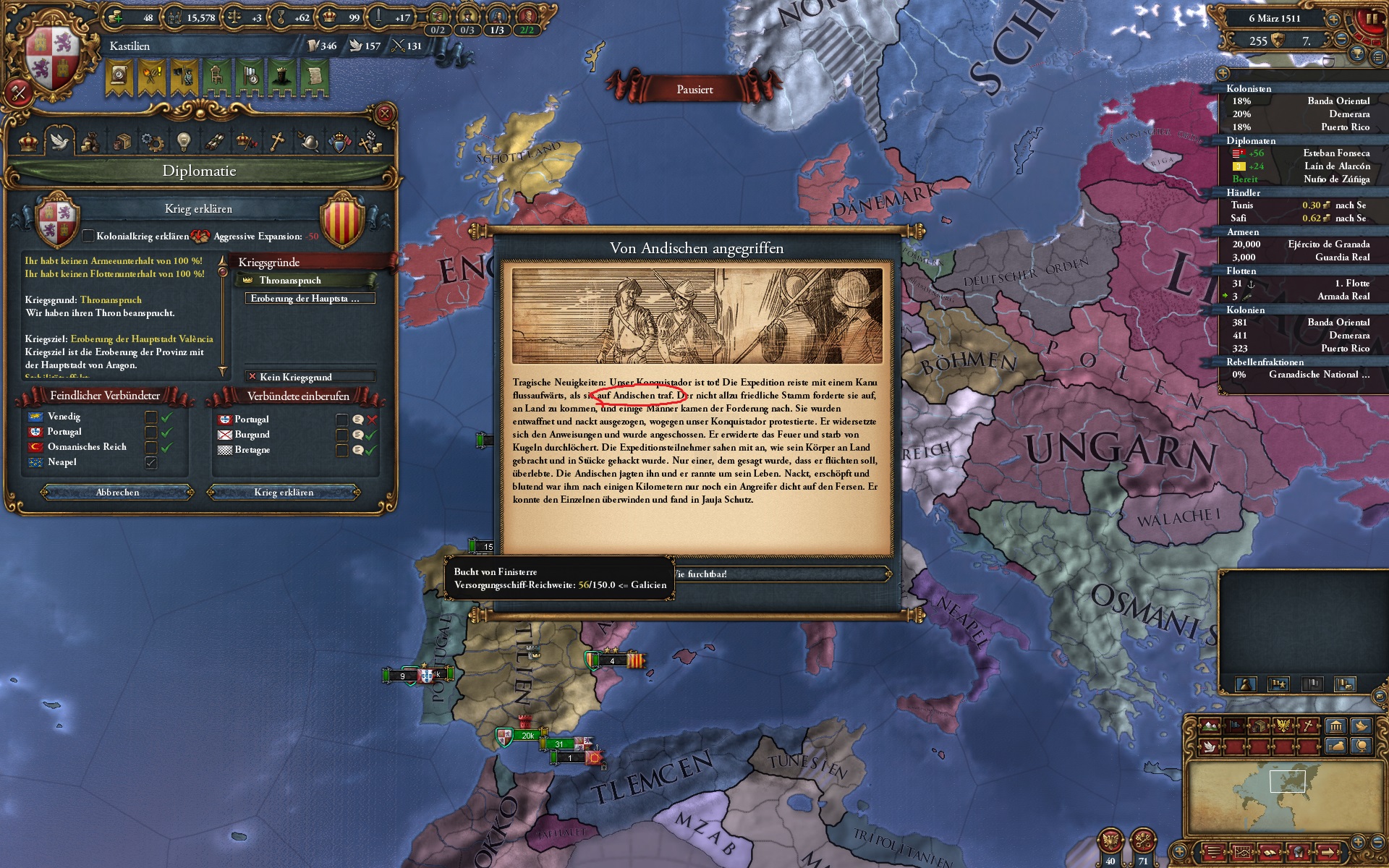Open the military tab with the helmet icon

310,142
